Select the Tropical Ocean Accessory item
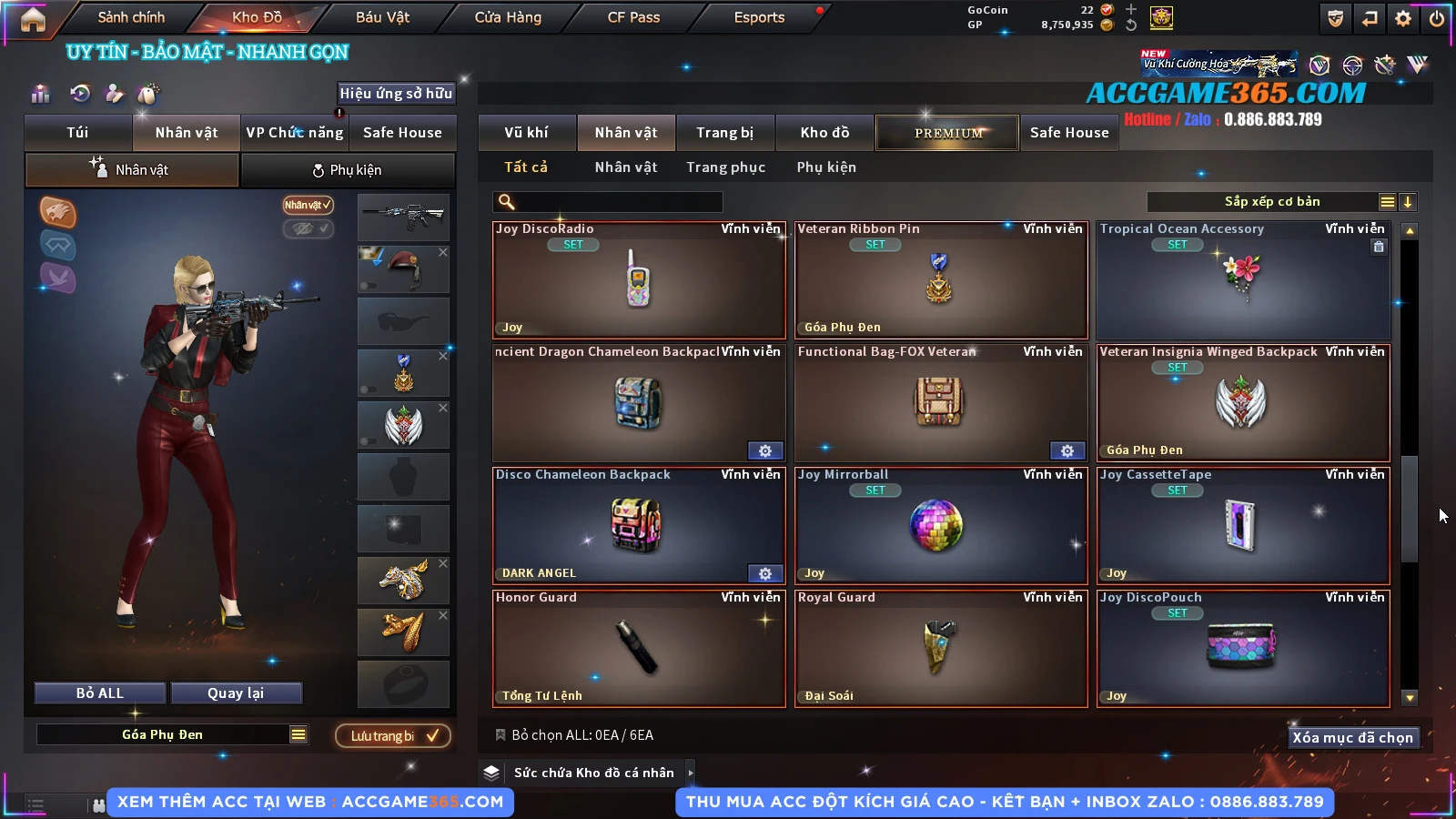The image size is (1456, 819). pos(1243,279)
